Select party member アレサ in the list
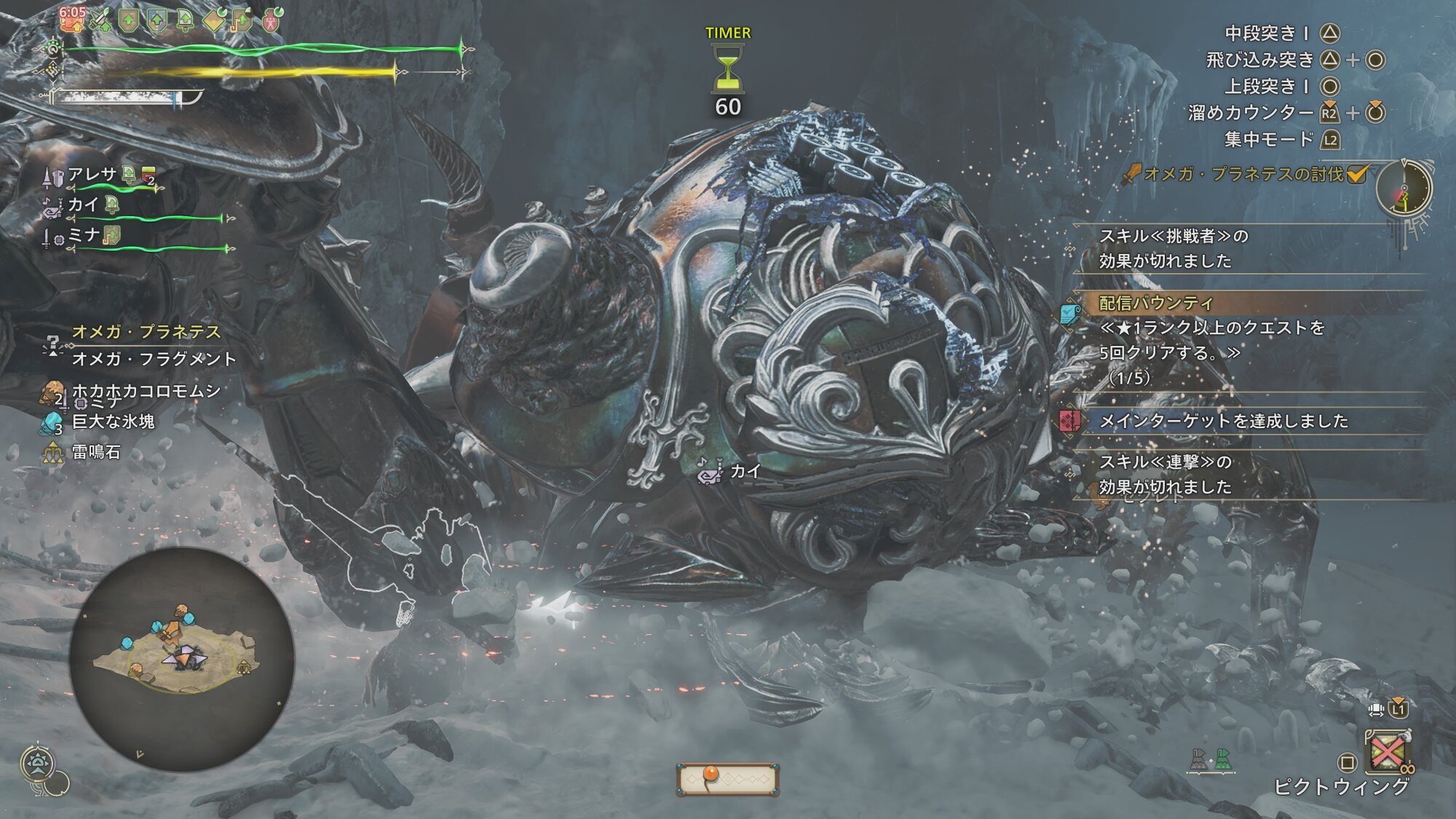This screenshot has width=1456, height=819. point(92,175)
